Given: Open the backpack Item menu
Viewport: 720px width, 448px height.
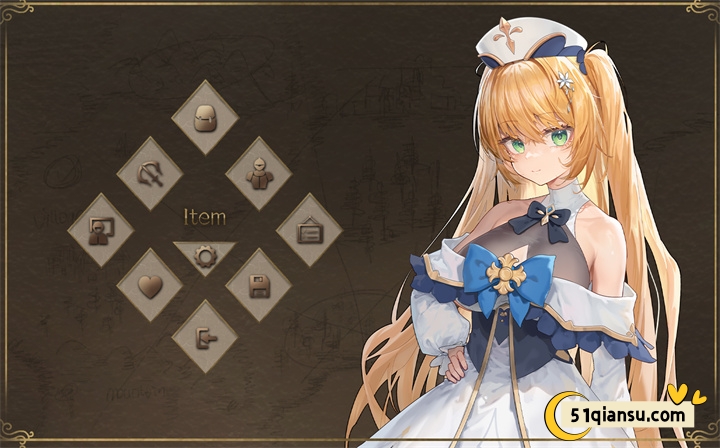Looking at the screenshot, I should pos(206,117).
